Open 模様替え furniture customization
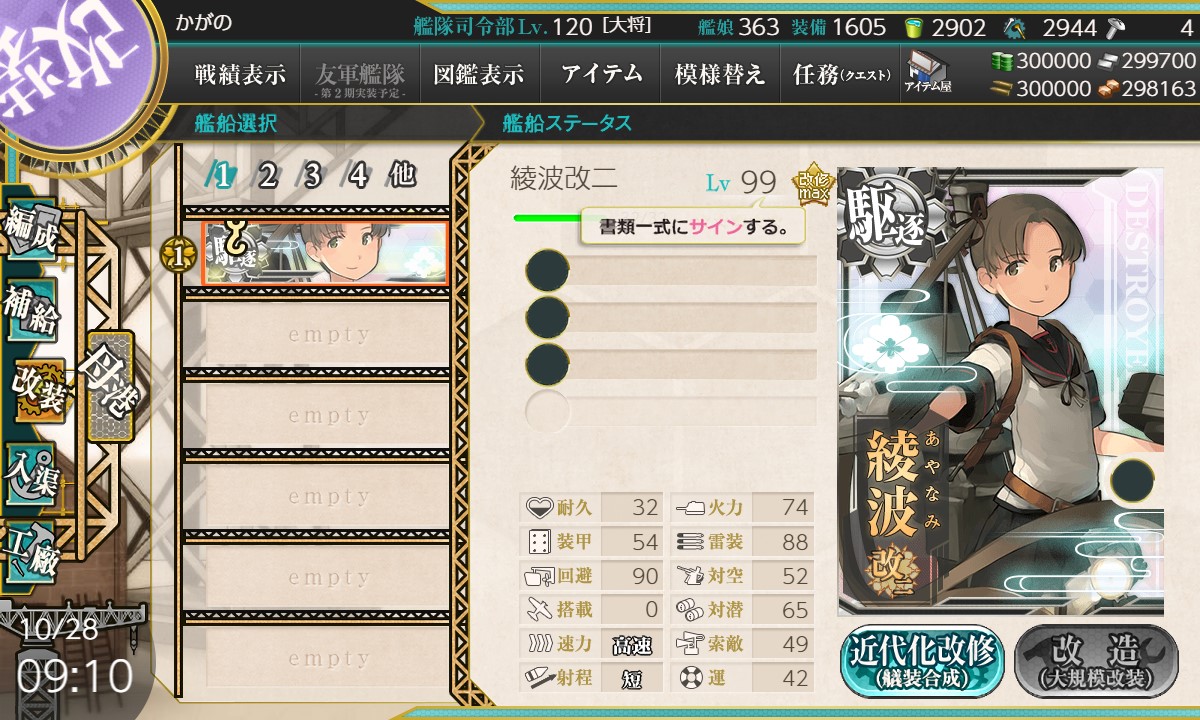Image resolution: width=1200 pixels, height=720 pixels. click(x=720, y=74)
